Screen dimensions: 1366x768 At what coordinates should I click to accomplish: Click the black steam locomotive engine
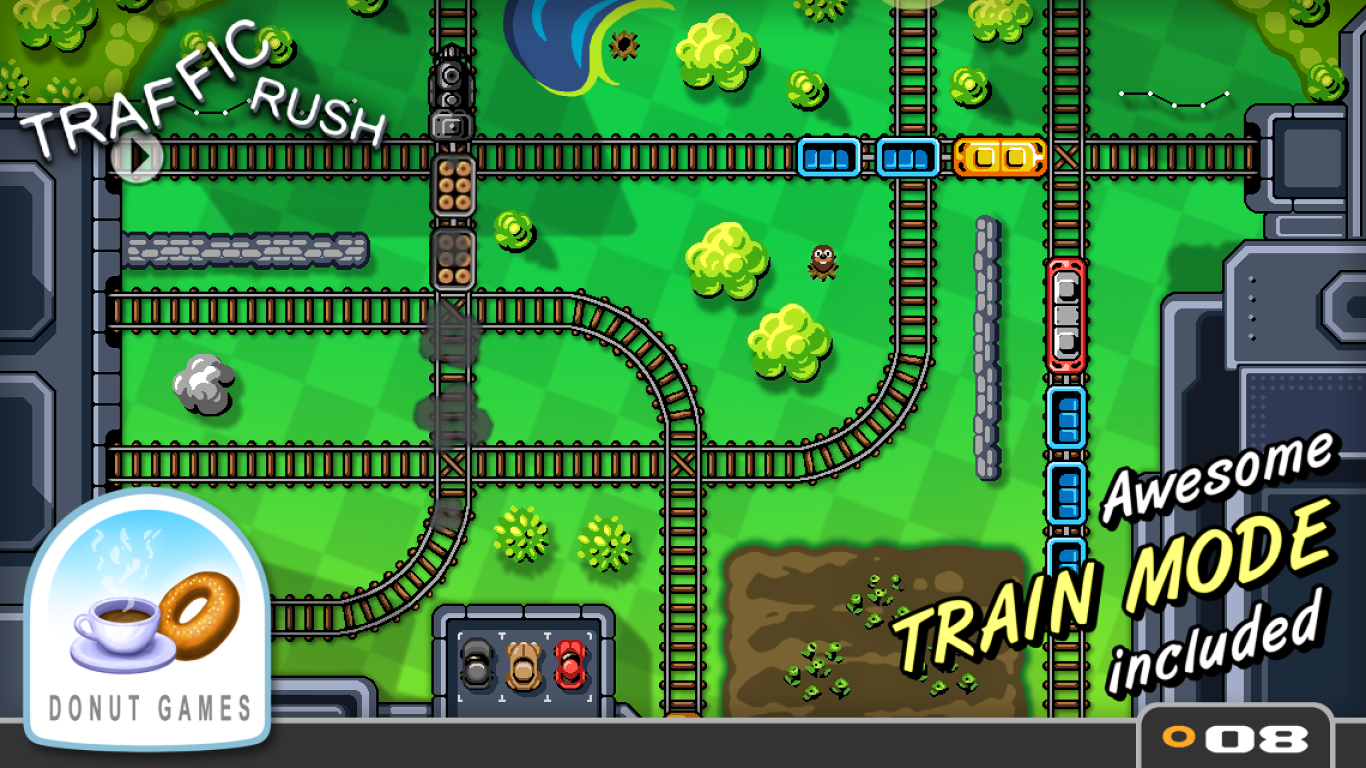pos(449,80)
